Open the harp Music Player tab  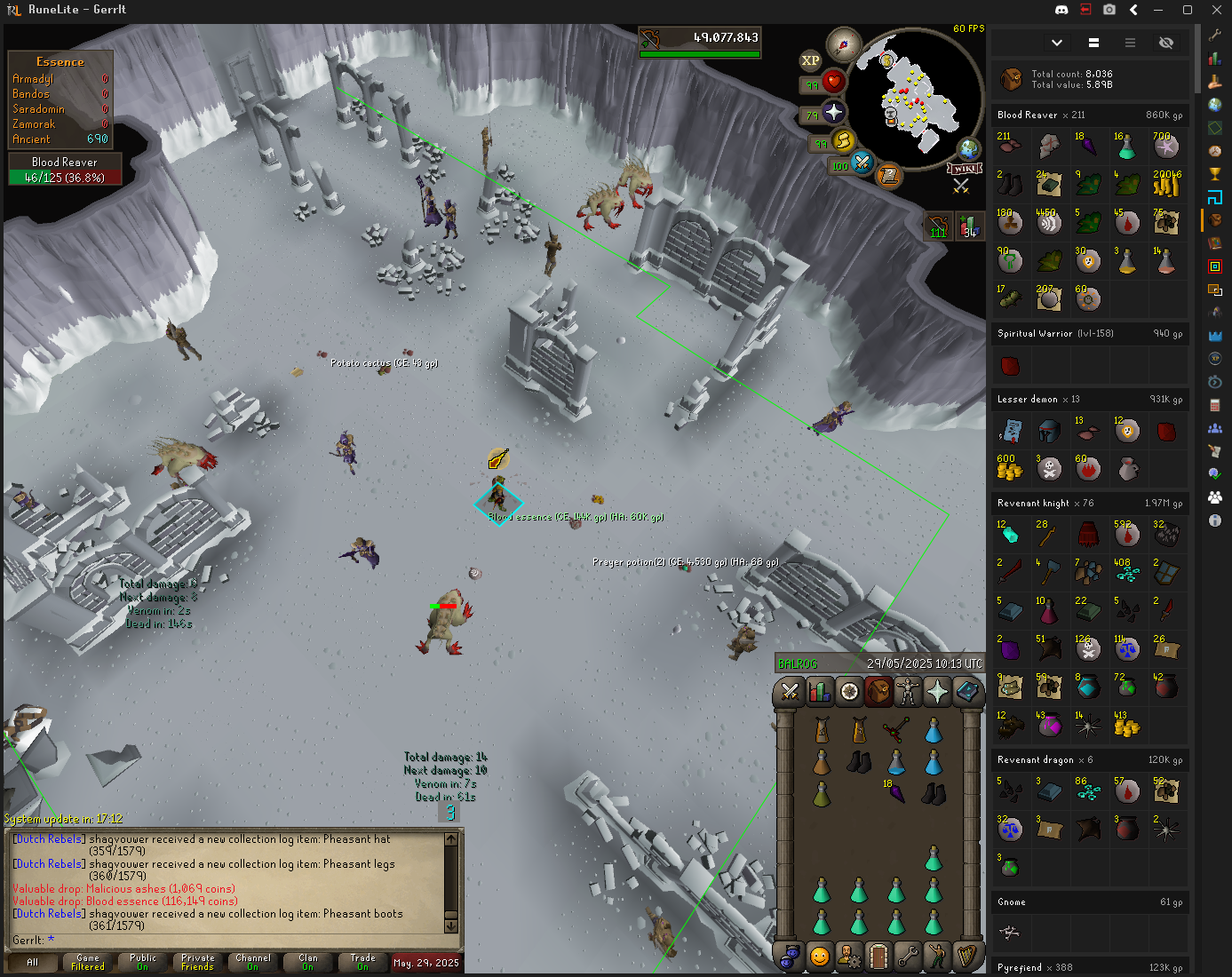pos(966,957)
